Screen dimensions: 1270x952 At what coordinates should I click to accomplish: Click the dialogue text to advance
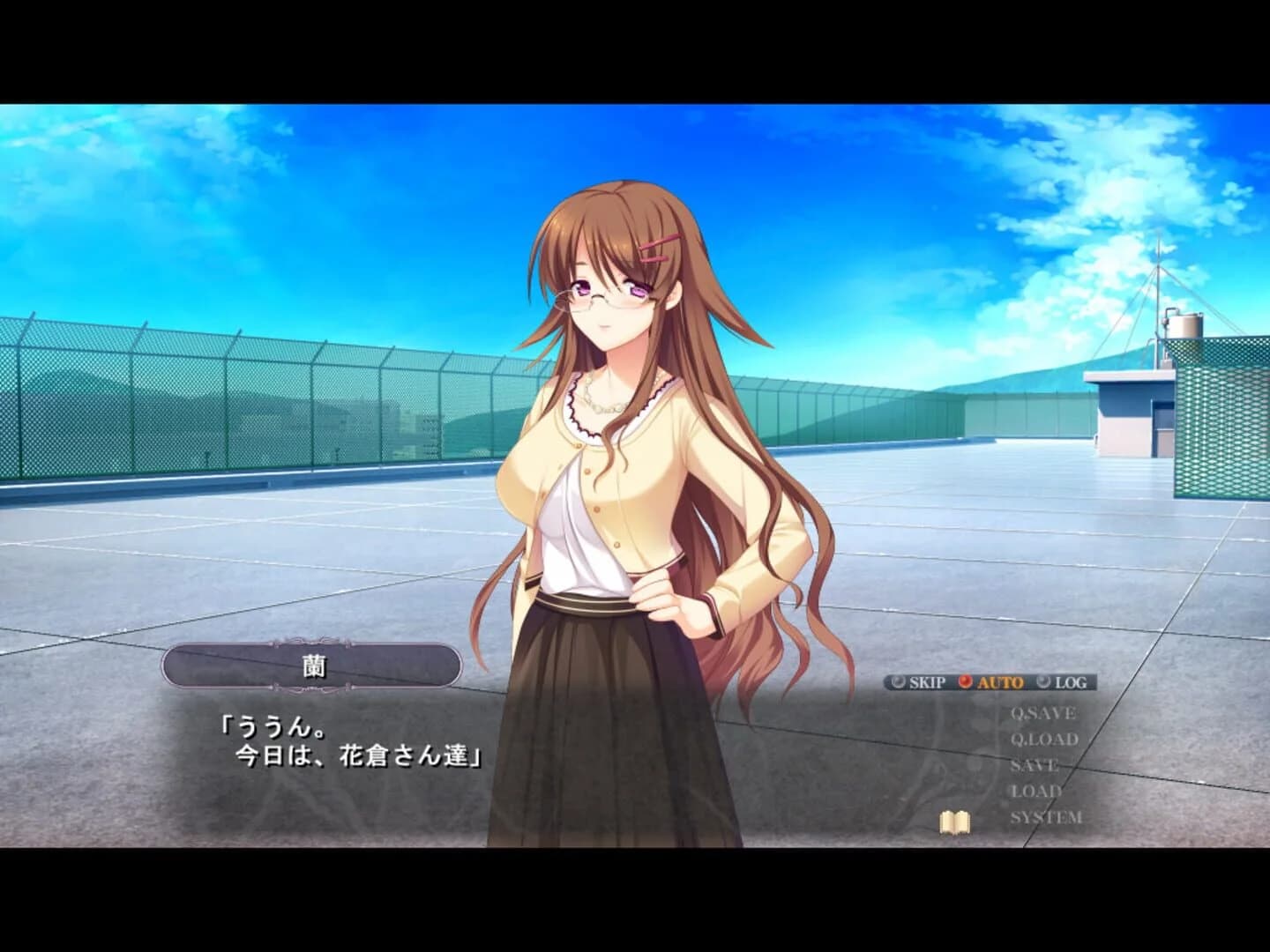click(x=353, y=740)
